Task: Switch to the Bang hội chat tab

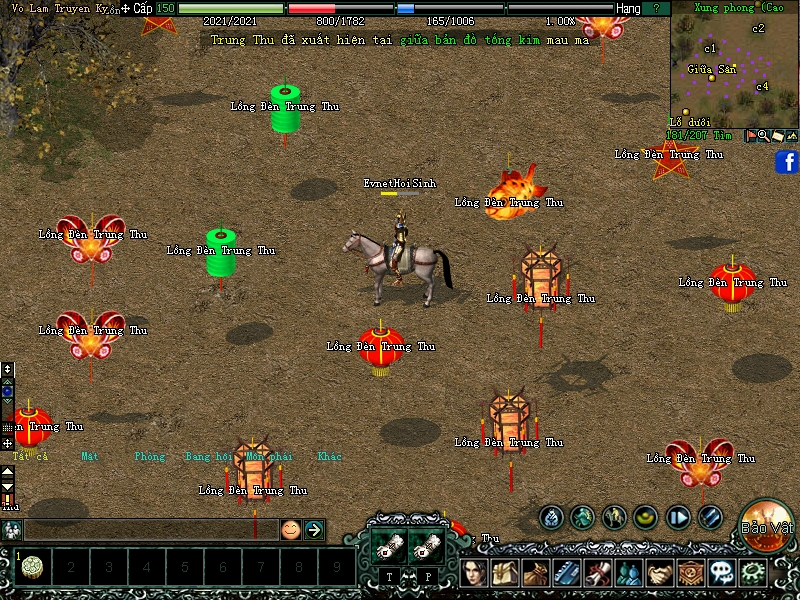Action: point(207,457)
